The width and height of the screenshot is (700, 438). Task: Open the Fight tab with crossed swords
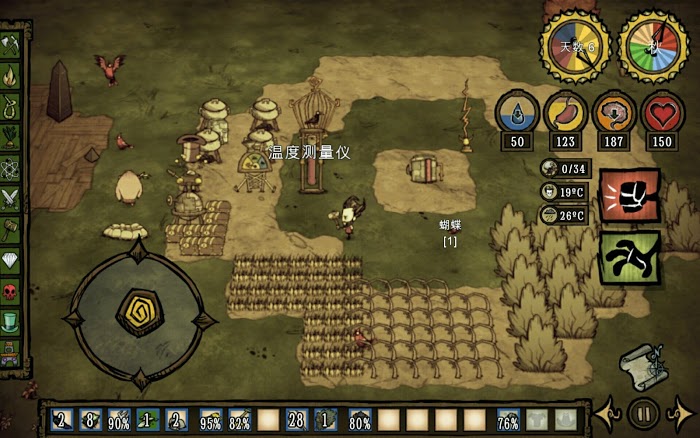[x=11, y=197]
